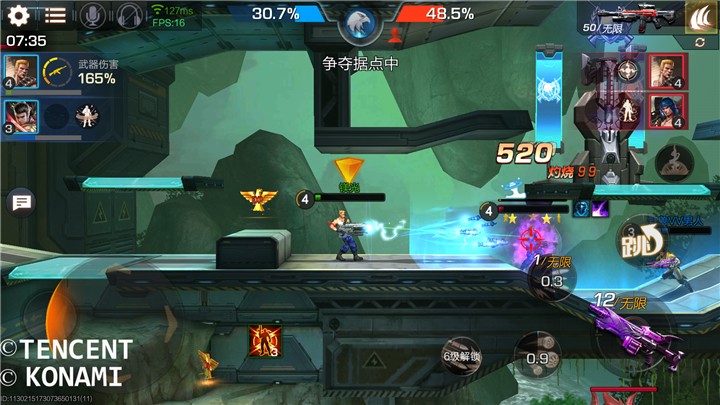Tap the weapon swap arrows button
720x405 pixels.
click(700, 43)
